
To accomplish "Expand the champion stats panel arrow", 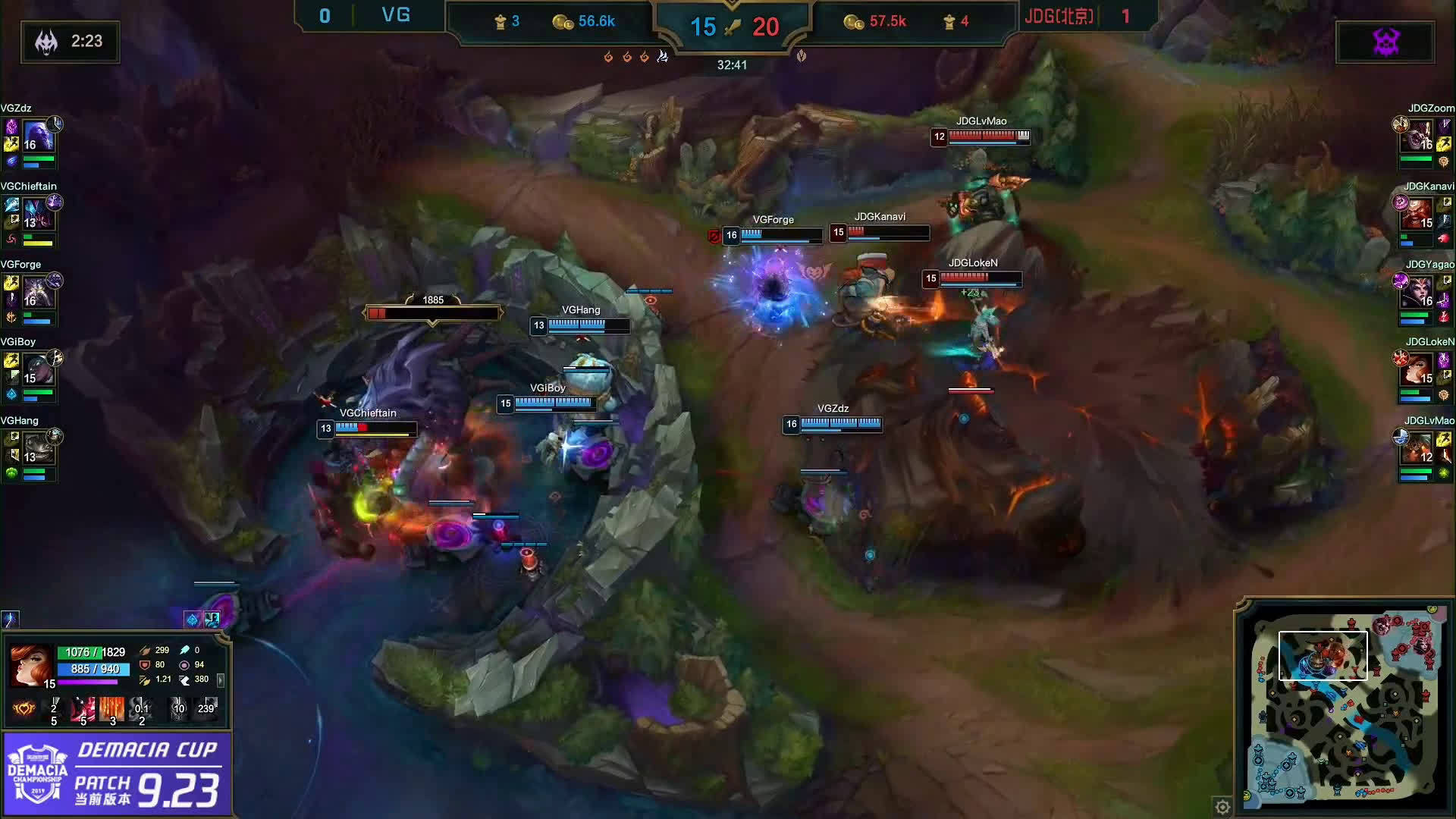I will (x=221, y=679).
